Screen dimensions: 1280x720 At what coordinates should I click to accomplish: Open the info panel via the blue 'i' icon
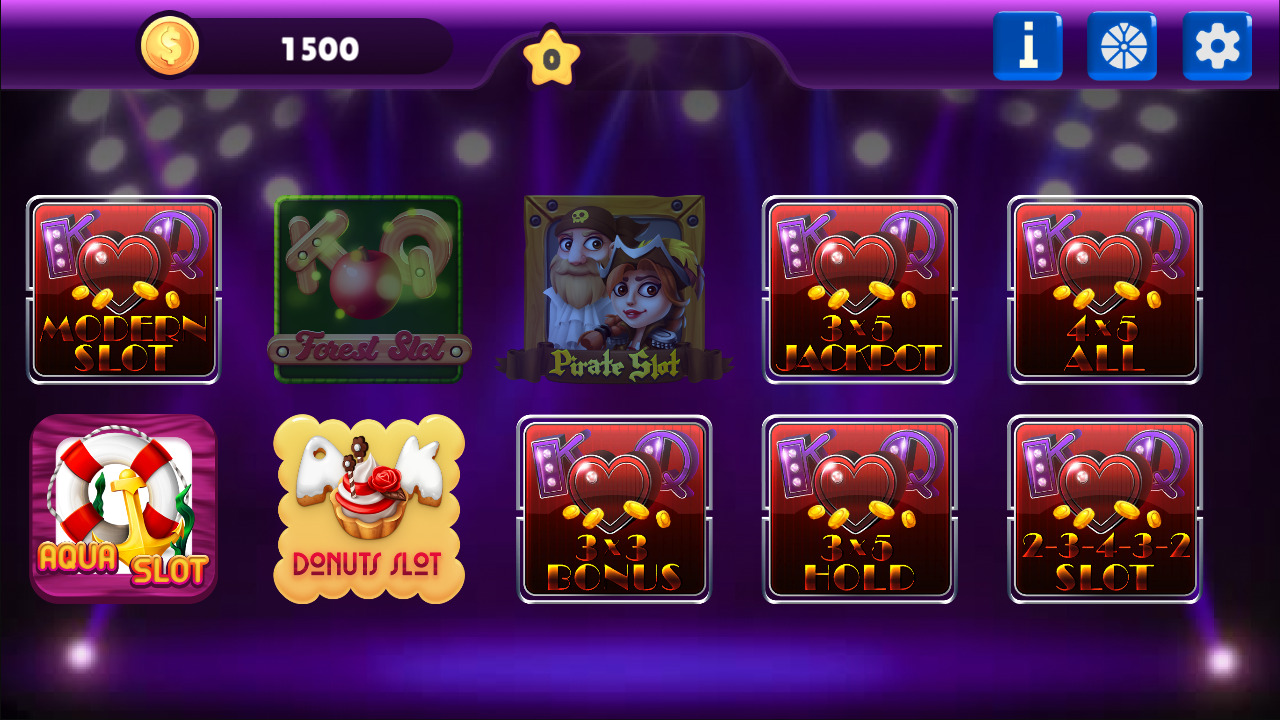tap(1028, 45)
